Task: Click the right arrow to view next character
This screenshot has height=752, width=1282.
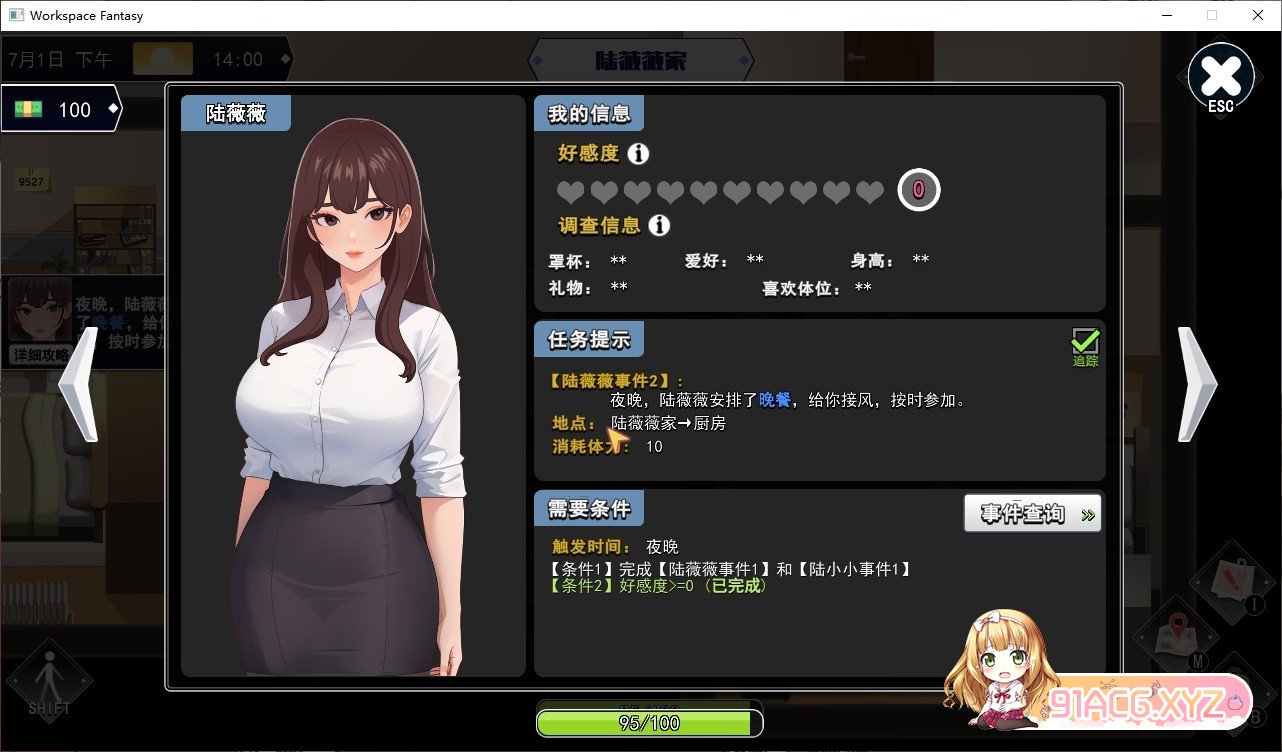Action: click(1196, 385)
